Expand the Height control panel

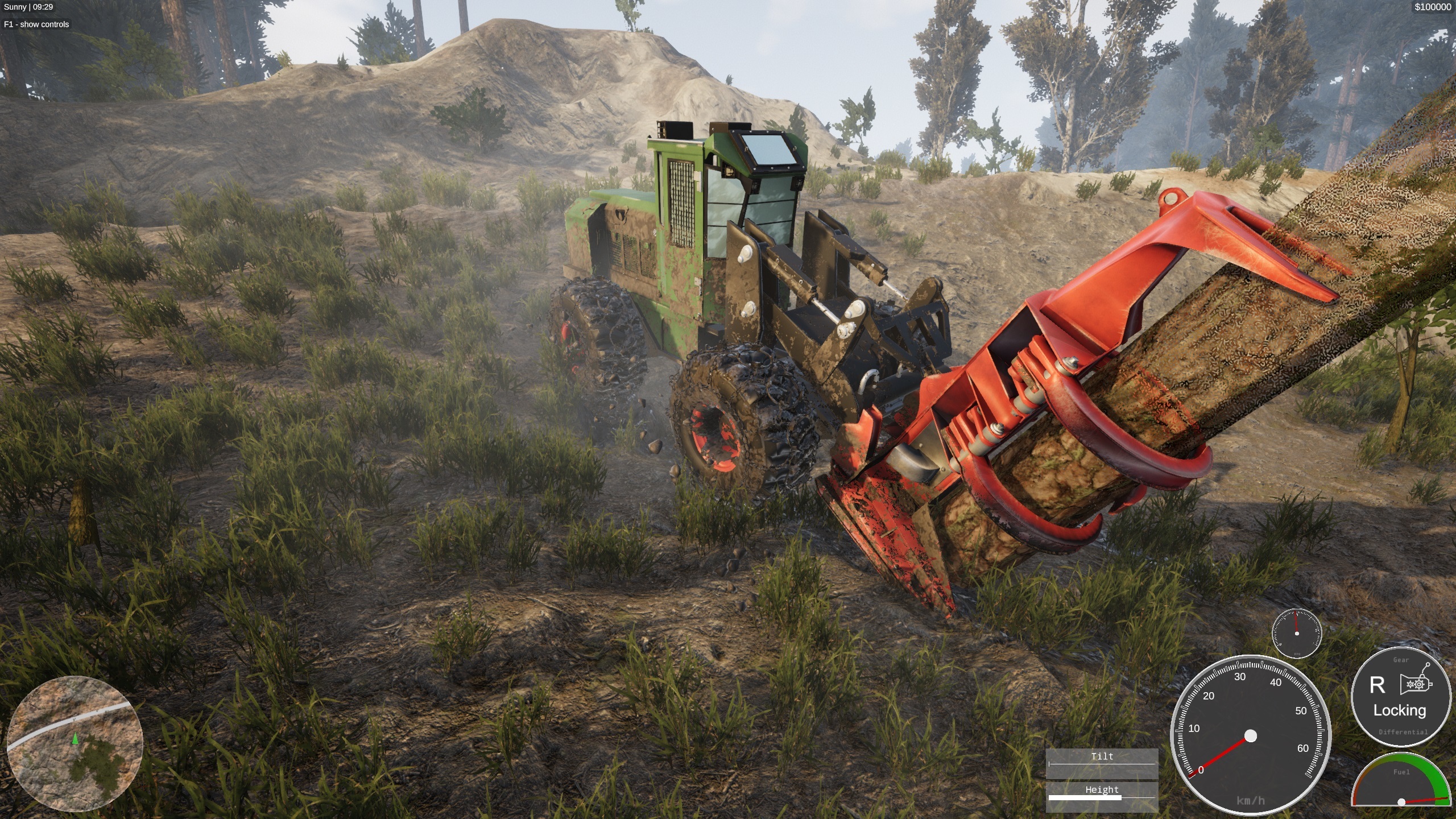click(1102, 789)
